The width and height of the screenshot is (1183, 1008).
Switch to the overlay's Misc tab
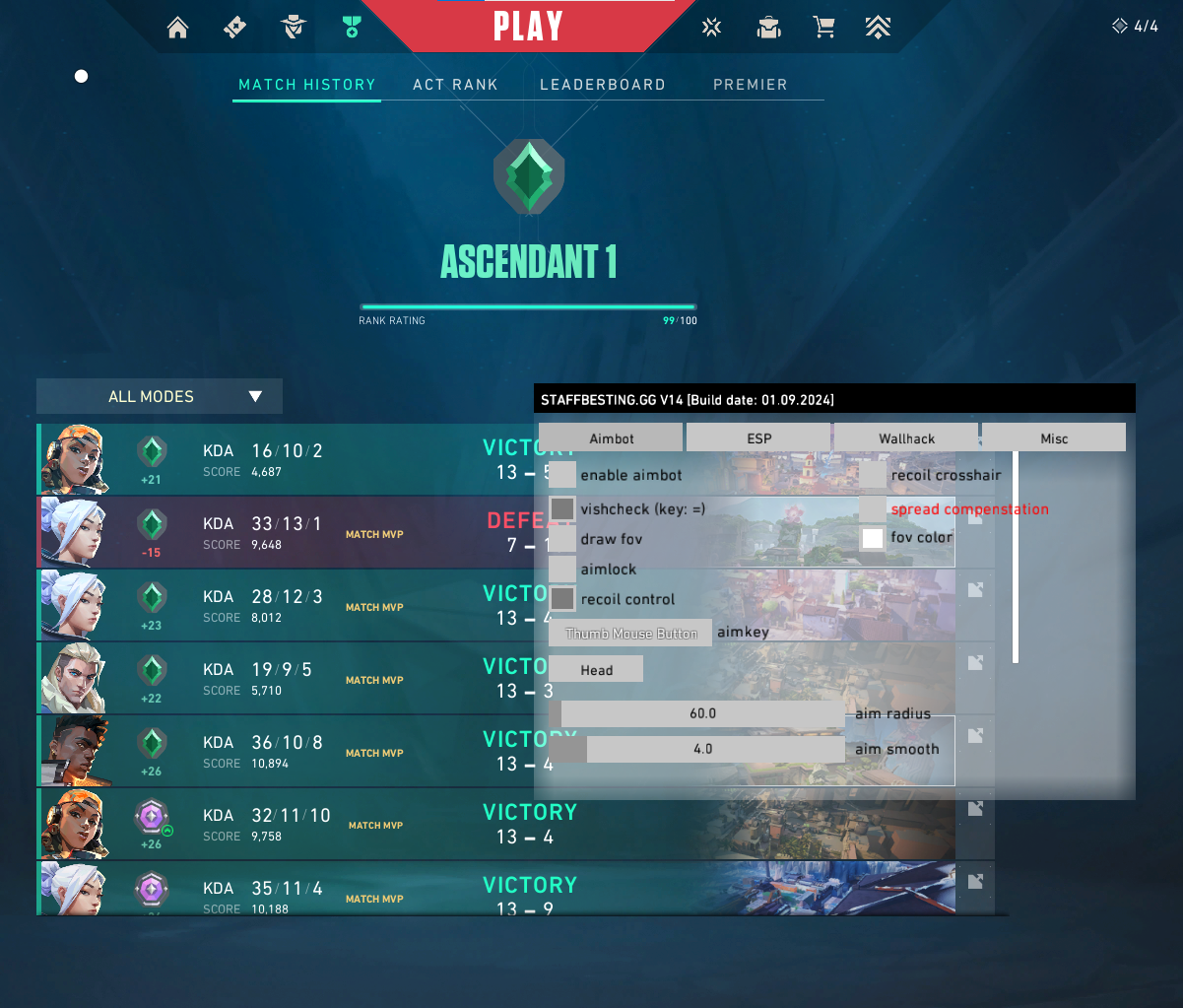1054,438
